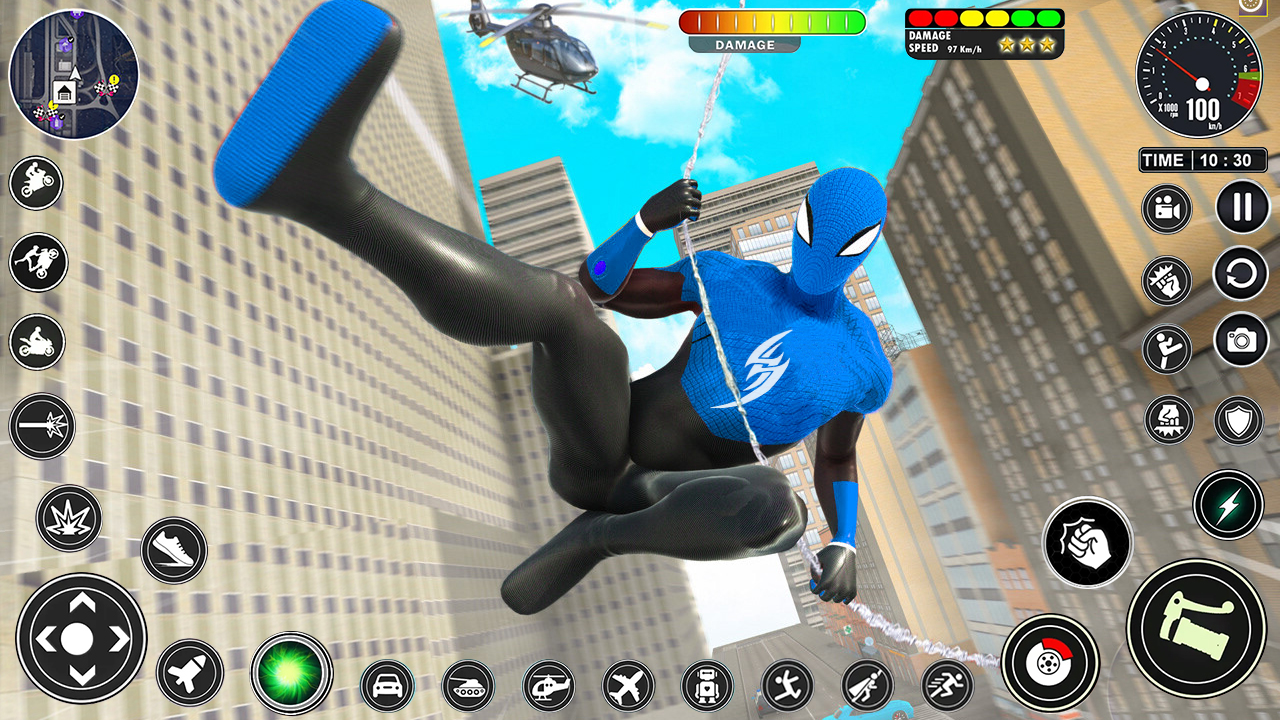This screenshot has width=1280, height=720.
Task: Activate the green portal power
Action: (x=287, y=674)
